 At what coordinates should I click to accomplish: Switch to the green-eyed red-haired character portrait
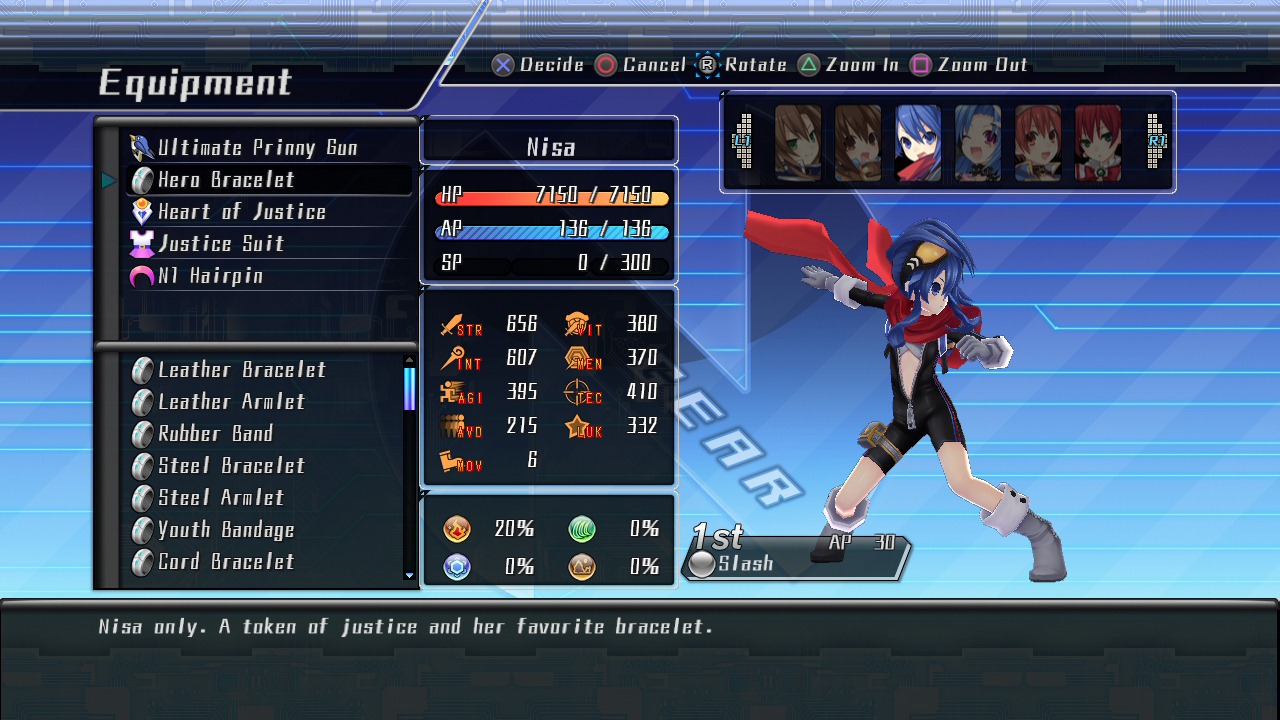click(x=1098, y=143)
